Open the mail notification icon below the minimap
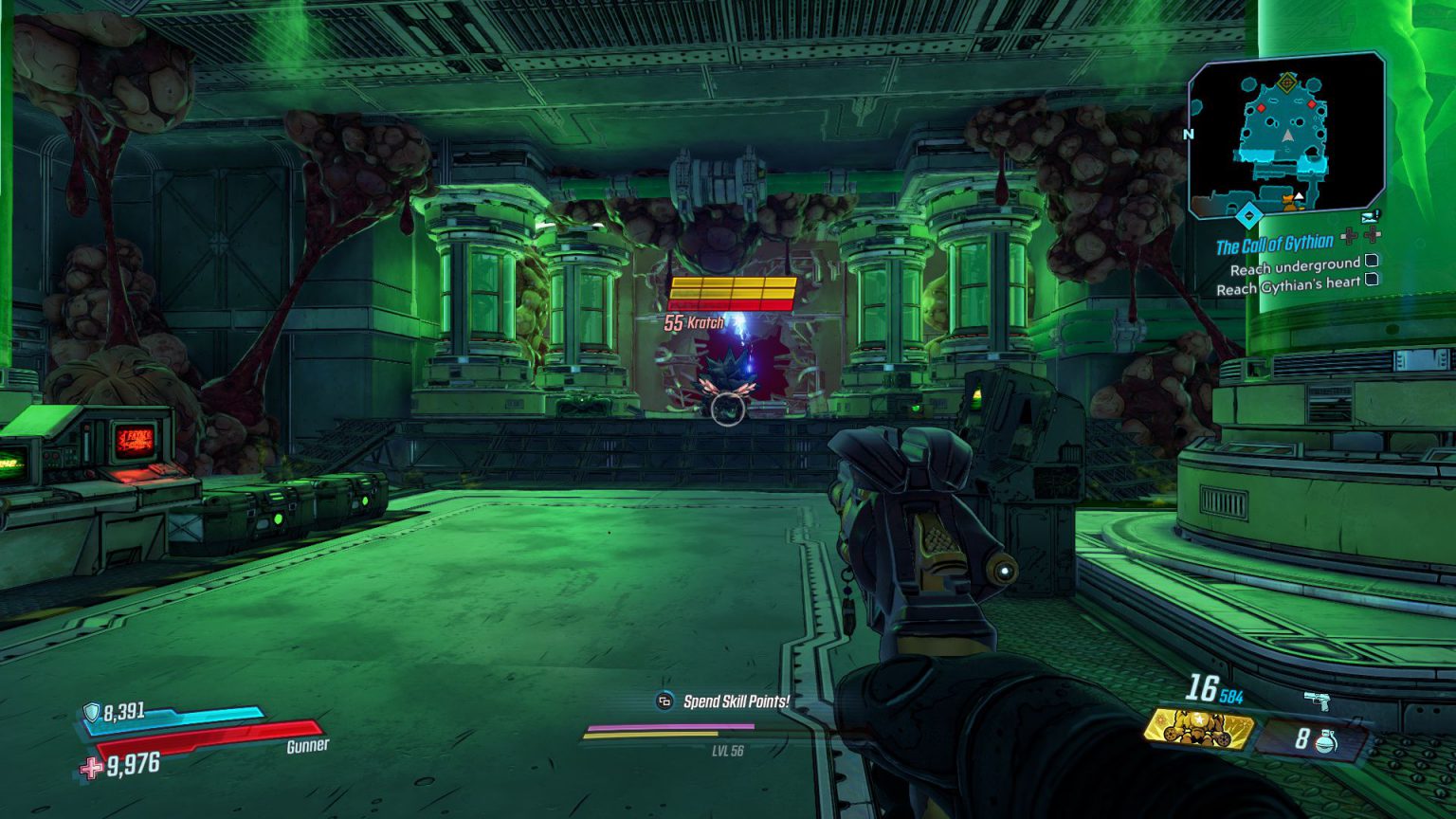This screenshot has width=1456, height=819. pos(1371,218)
